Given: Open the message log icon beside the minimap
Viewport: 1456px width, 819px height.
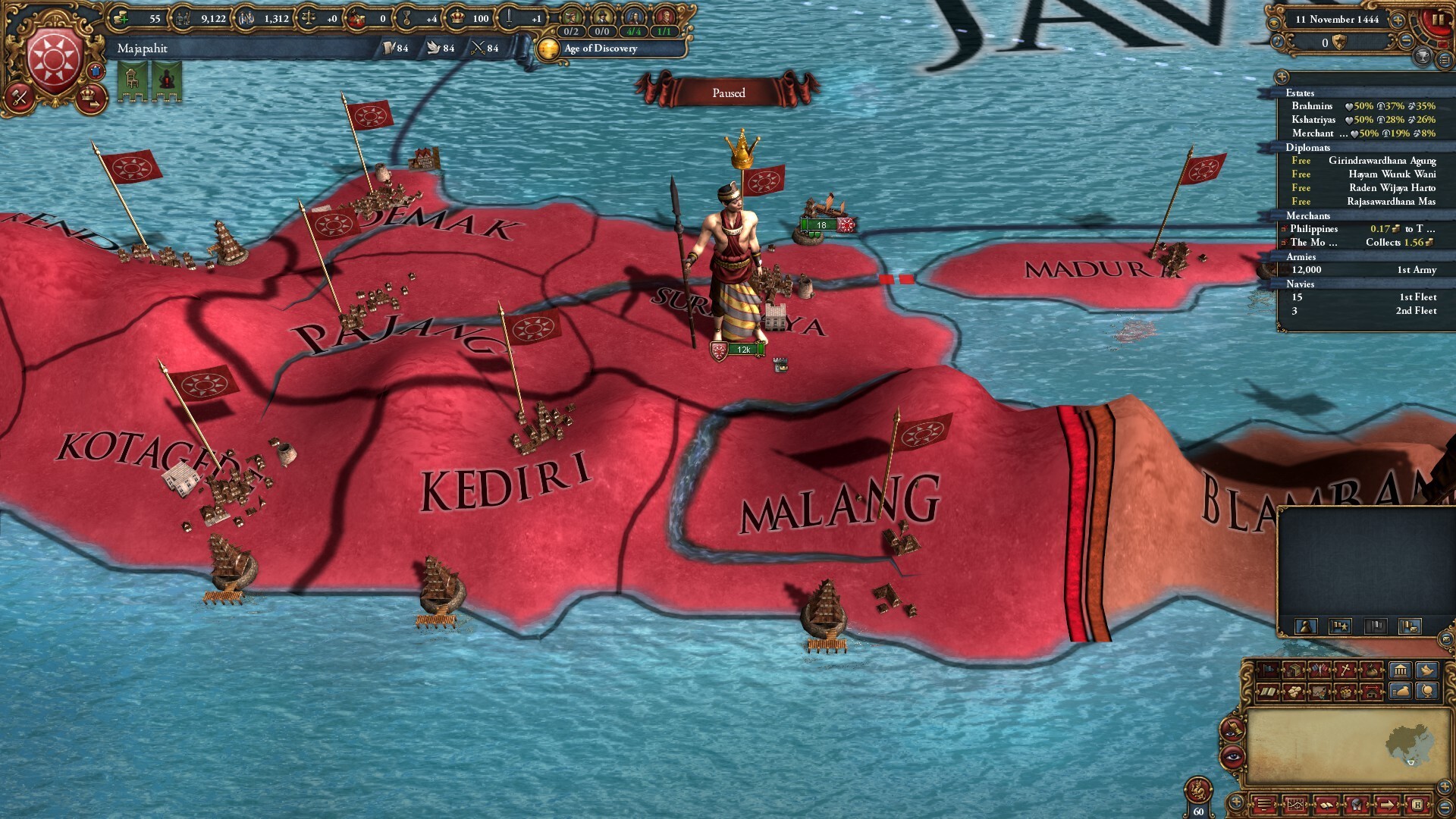Looking at the screenshot, I should coord(1265,805).
